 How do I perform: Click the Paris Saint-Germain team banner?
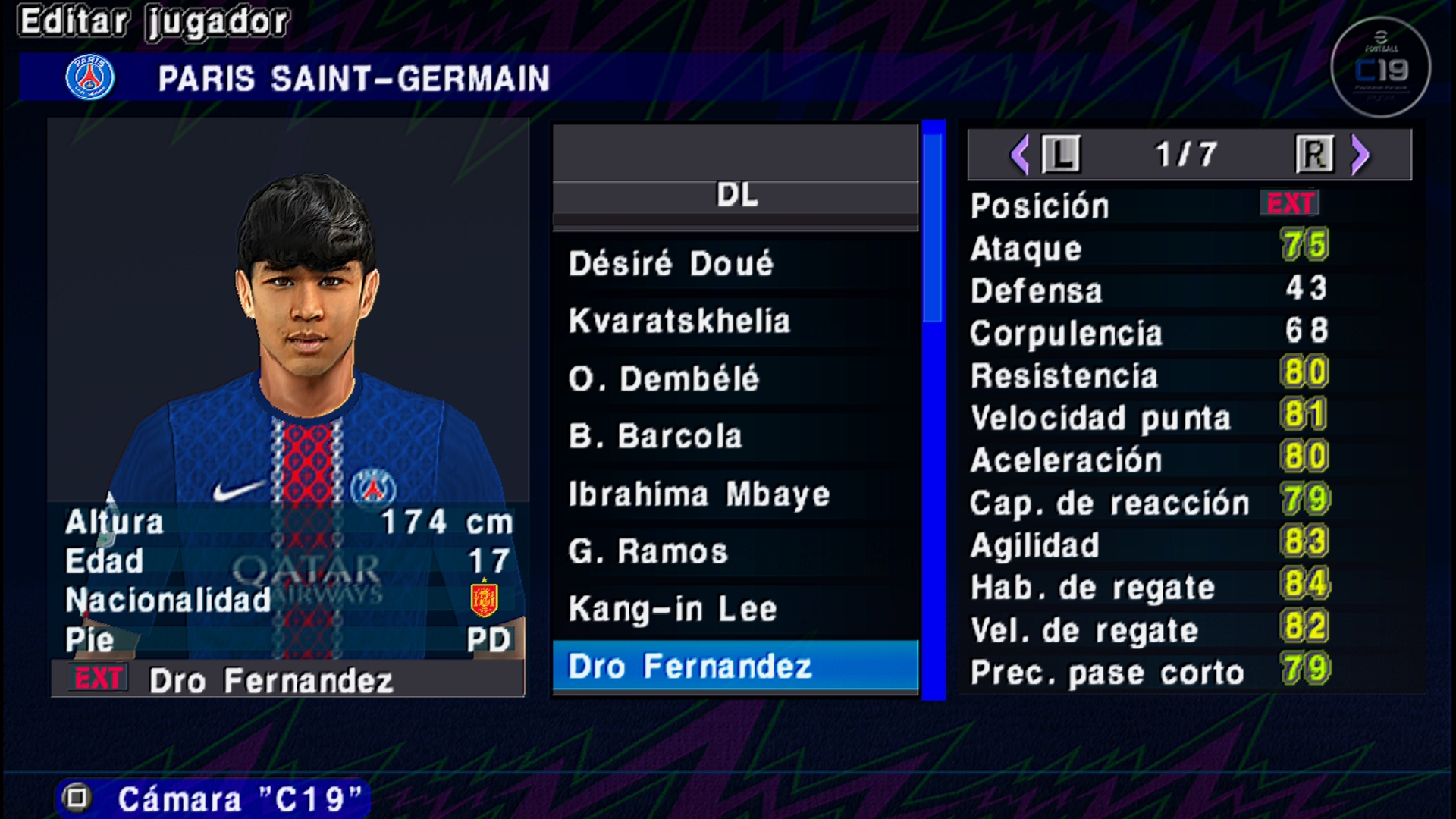click(x=353, y=78)
